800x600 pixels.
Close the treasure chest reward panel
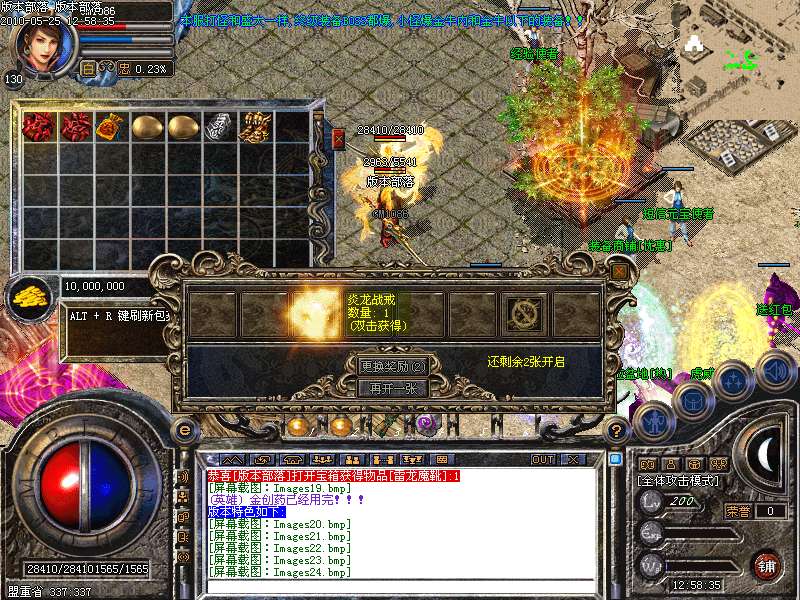point(620,270)
